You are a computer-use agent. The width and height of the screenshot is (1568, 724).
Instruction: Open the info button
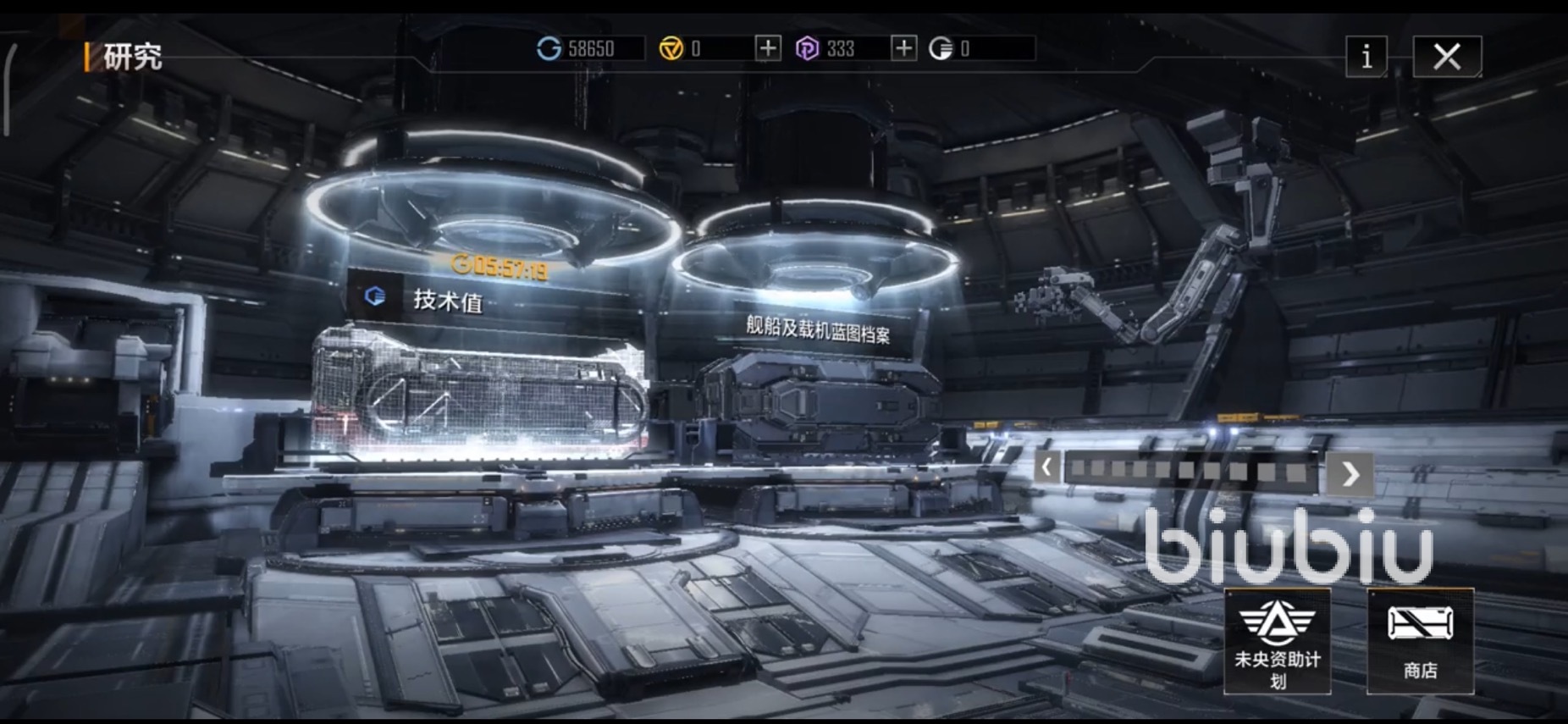point(1366,57)
